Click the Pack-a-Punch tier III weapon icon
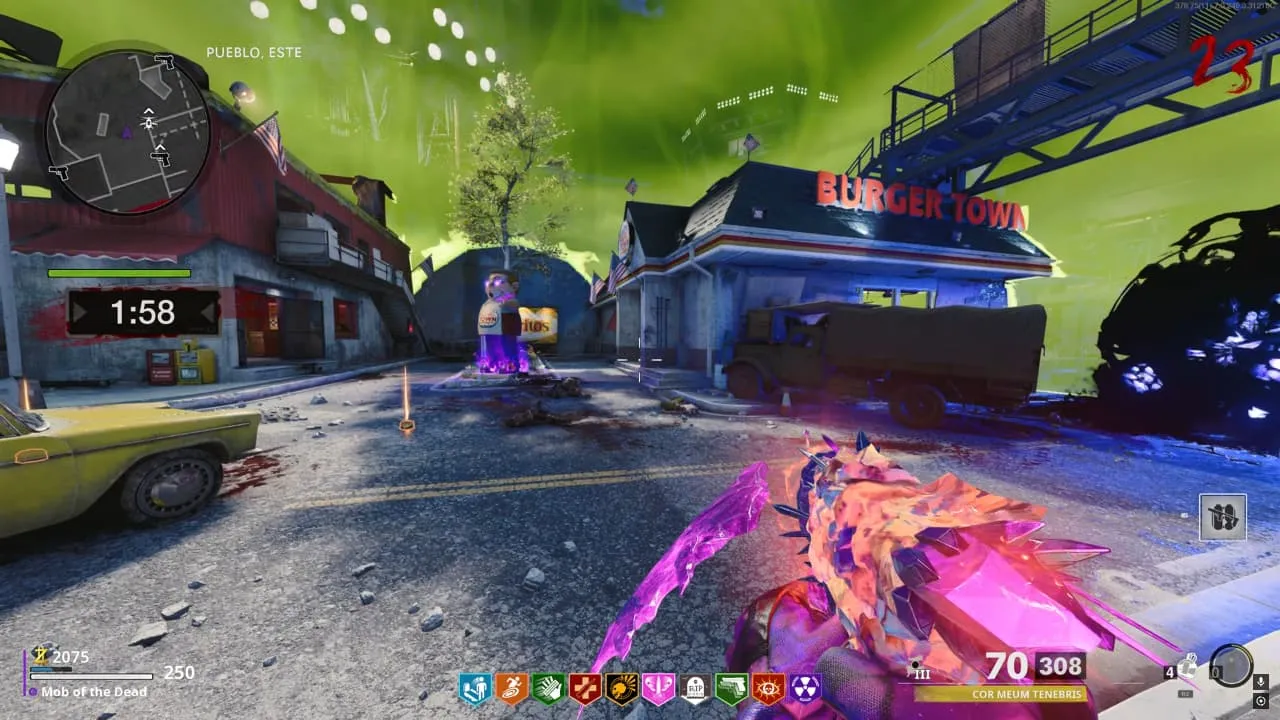The height and width of the screenshot is (720, 1280). 919,669
